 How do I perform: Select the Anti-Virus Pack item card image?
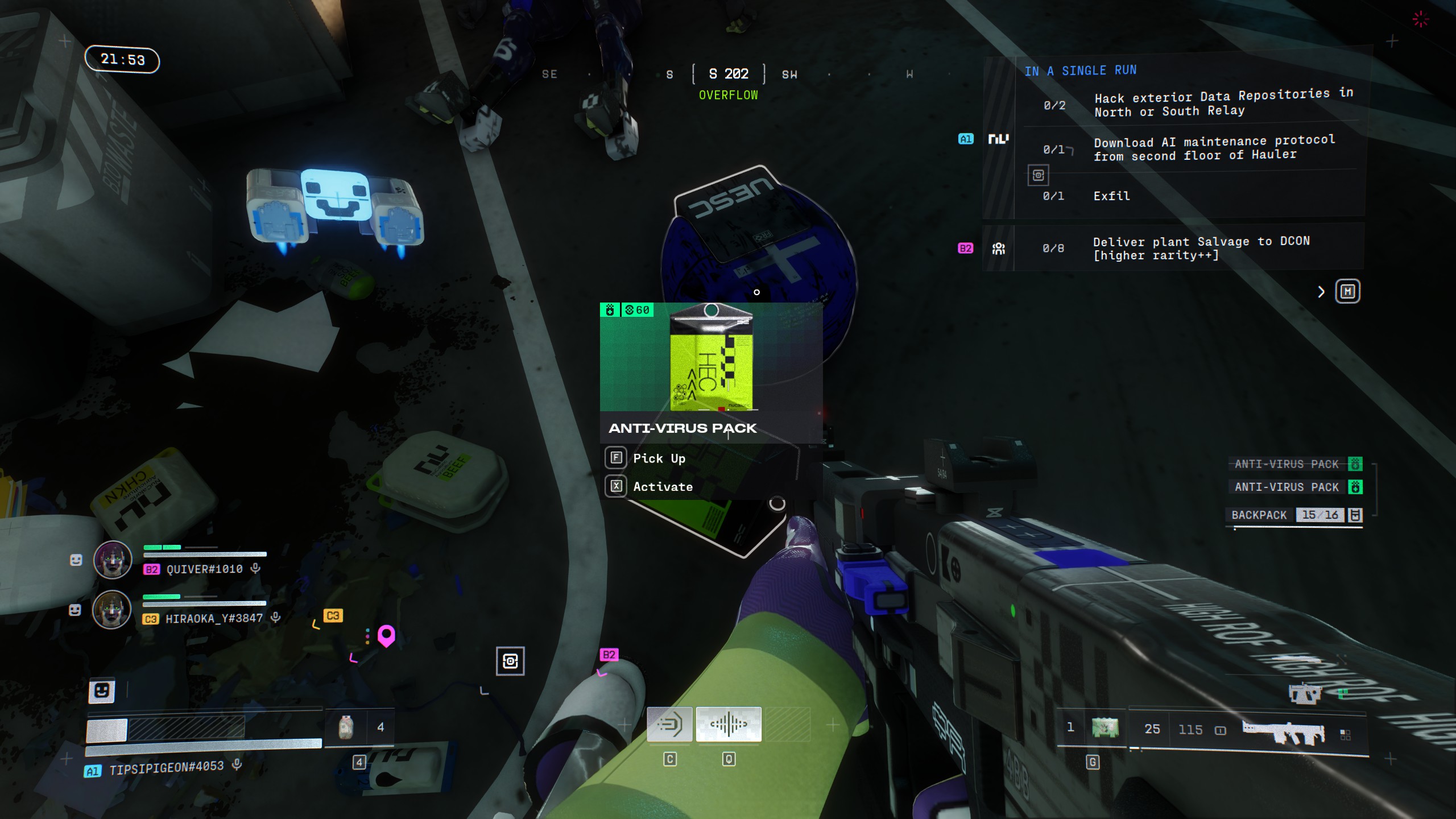click(x=711, y=357)
